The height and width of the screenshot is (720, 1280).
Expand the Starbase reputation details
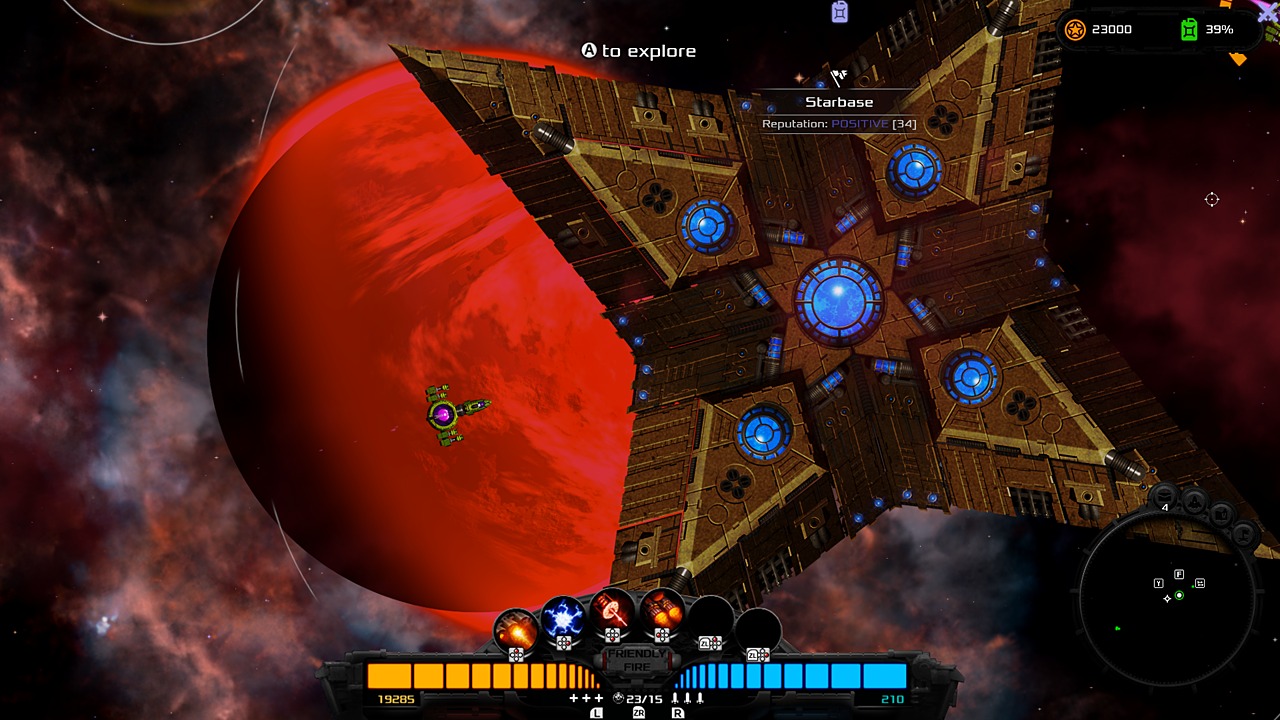[x=838, y=124]
